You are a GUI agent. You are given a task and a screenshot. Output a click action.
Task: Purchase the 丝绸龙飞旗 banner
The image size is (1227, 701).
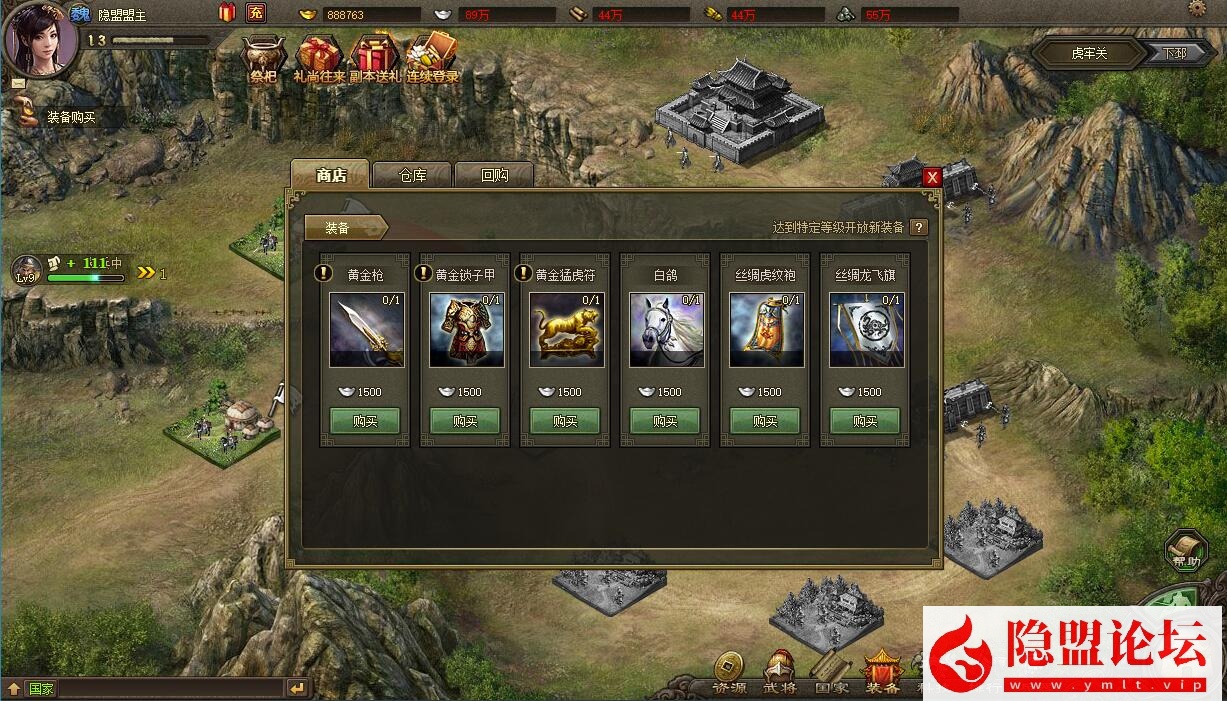point(865,421)
